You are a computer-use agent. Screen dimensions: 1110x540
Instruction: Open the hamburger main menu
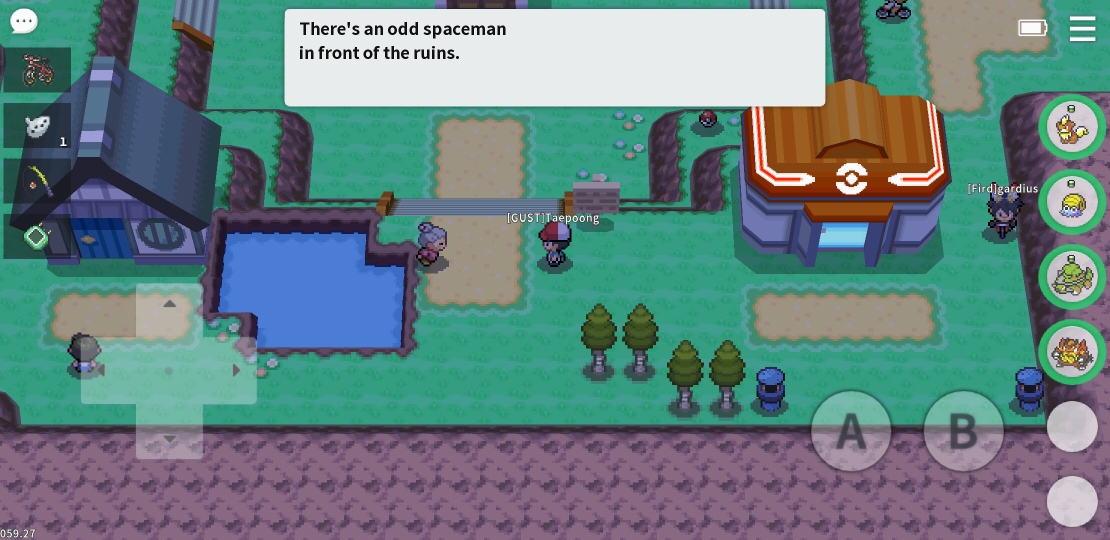(x=1082, y=29)
